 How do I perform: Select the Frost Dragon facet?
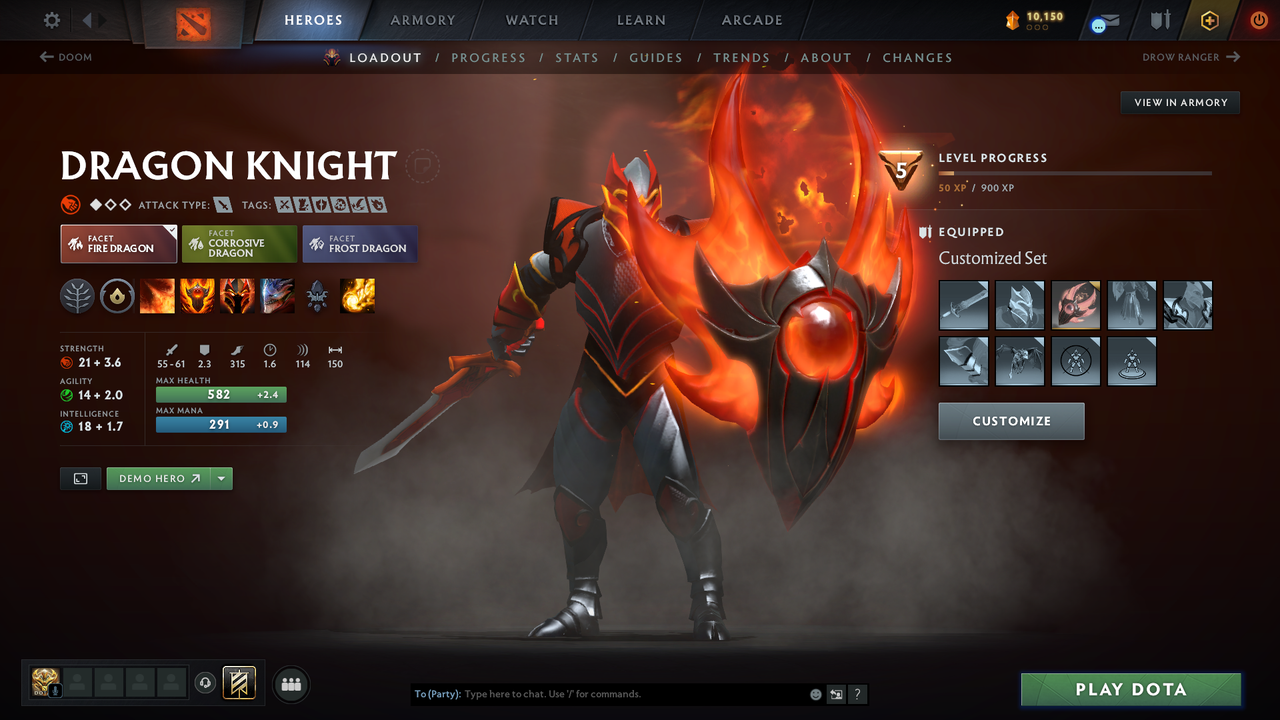click(x=359, y=243)
